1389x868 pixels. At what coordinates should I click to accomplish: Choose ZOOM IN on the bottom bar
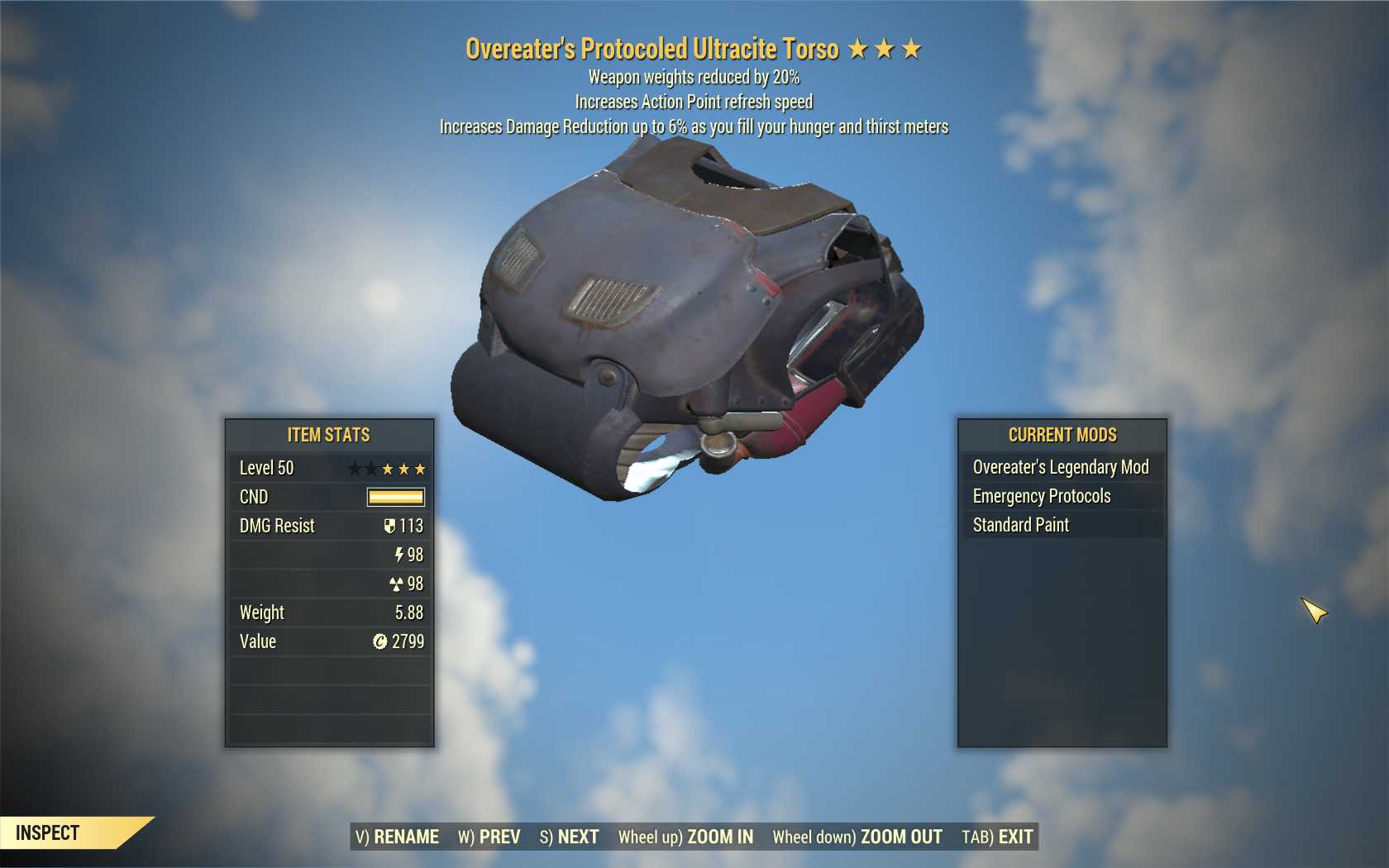685,837
